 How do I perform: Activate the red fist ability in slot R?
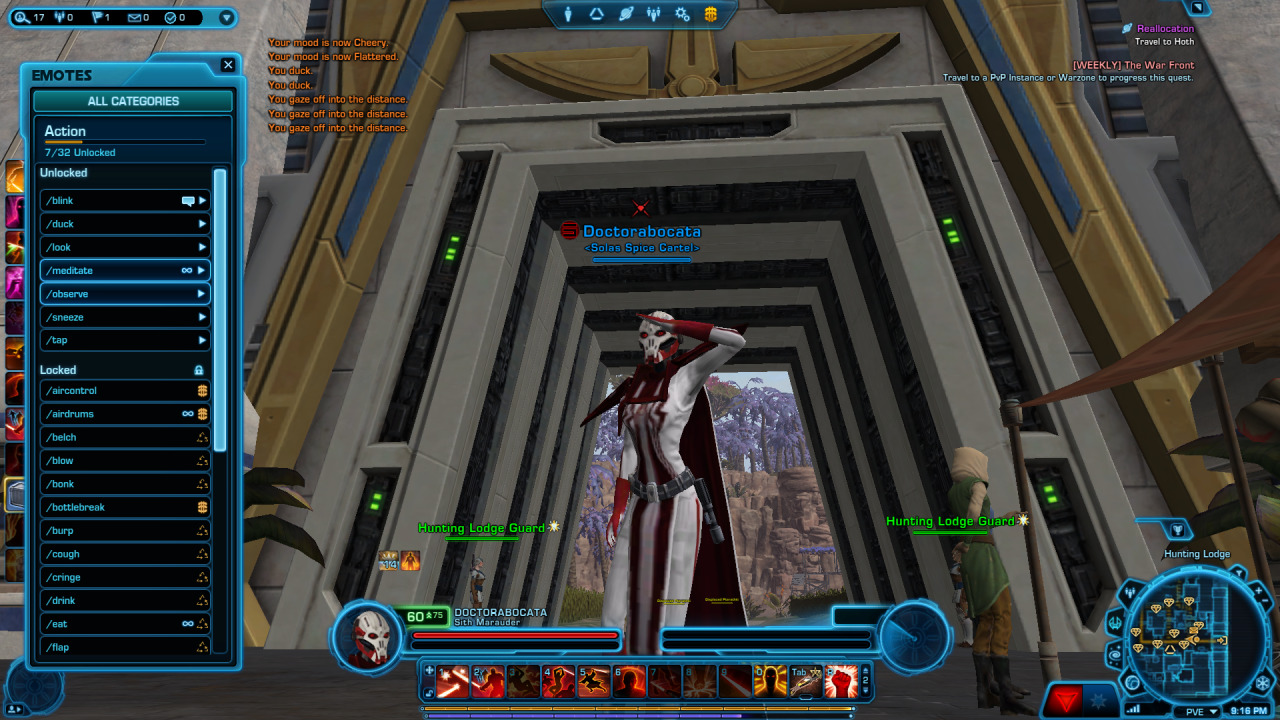841,681
